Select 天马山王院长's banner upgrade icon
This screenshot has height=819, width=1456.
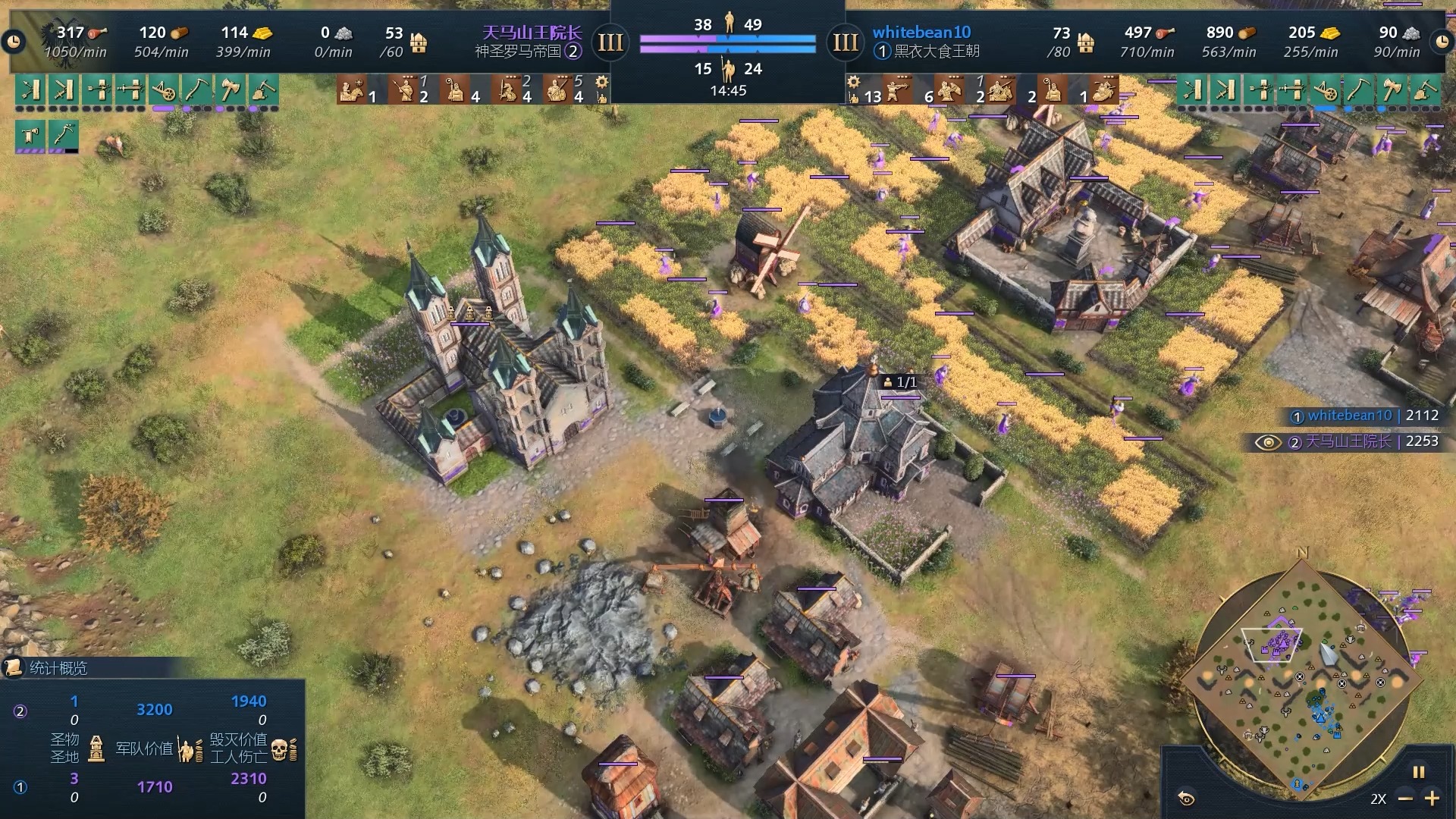(x=30, y=136)
